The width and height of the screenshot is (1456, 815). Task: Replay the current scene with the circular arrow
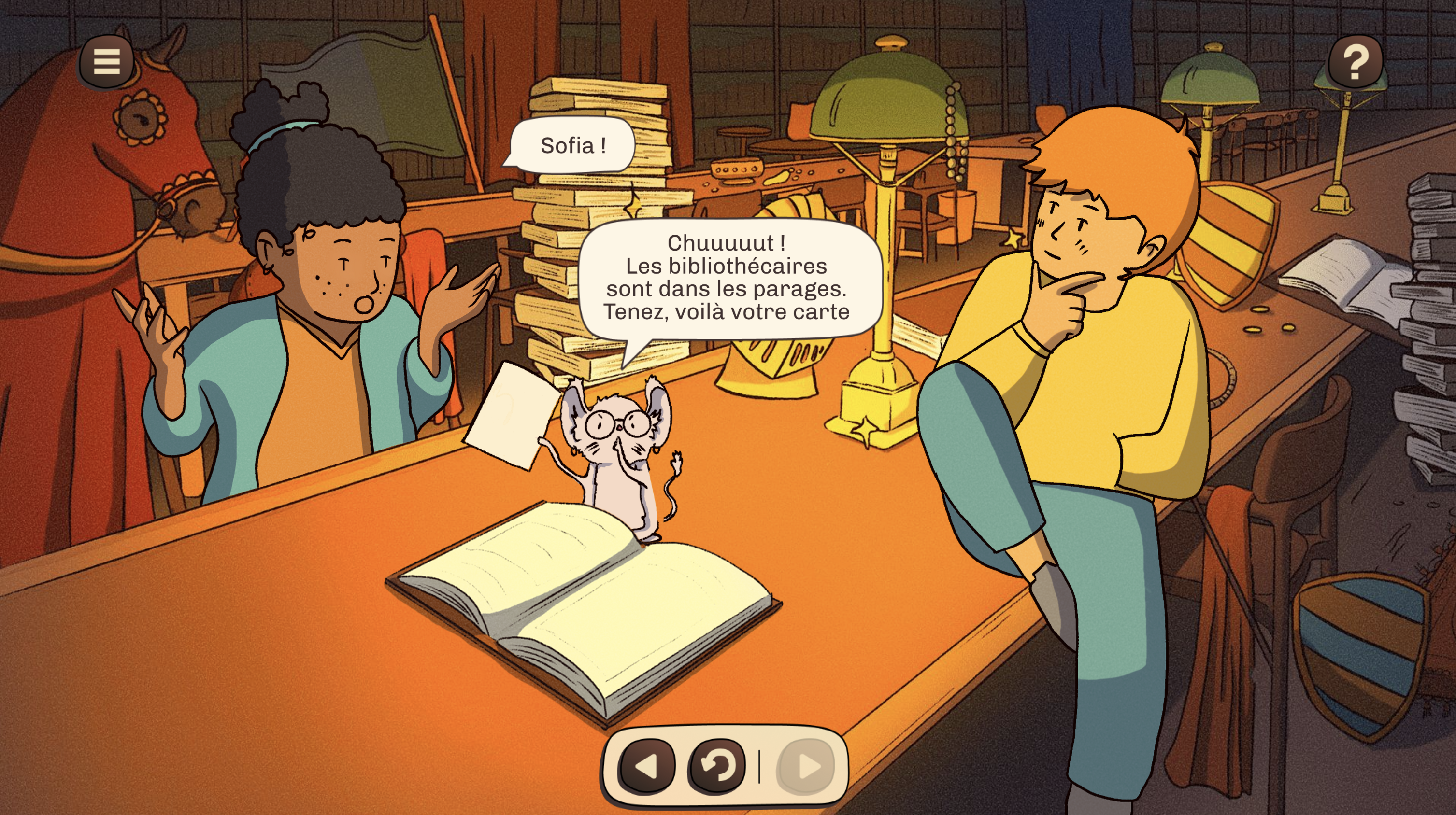[x=717, y=766]
